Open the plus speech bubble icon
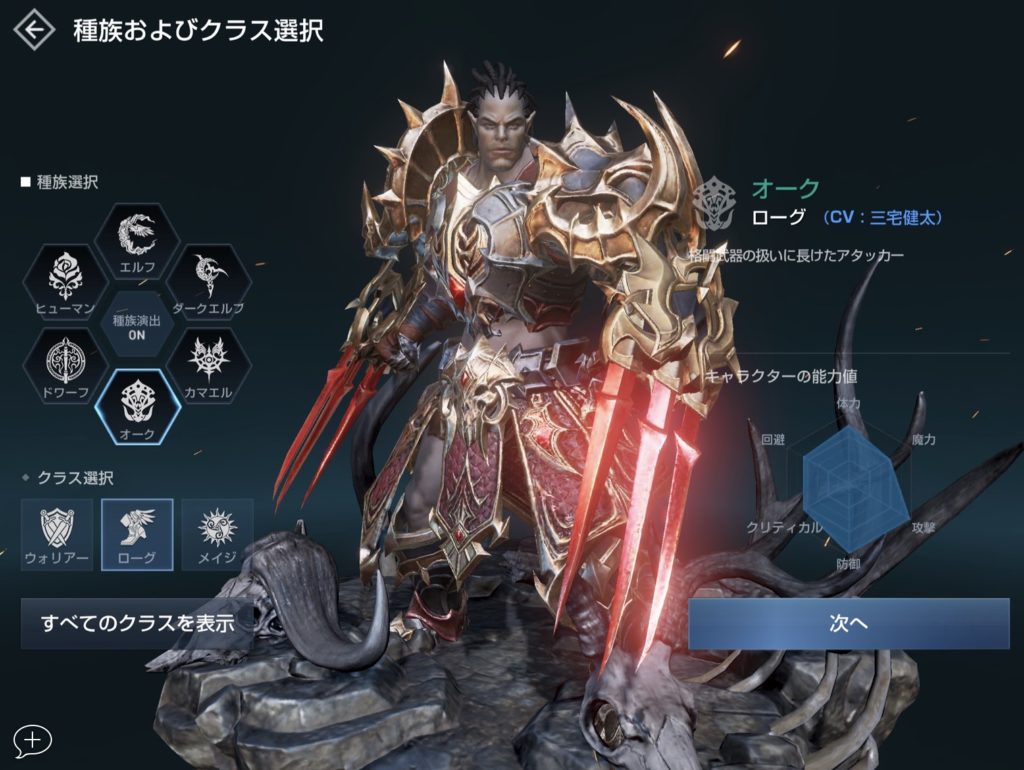This screenshot has height=770, width=1024. 33,740
